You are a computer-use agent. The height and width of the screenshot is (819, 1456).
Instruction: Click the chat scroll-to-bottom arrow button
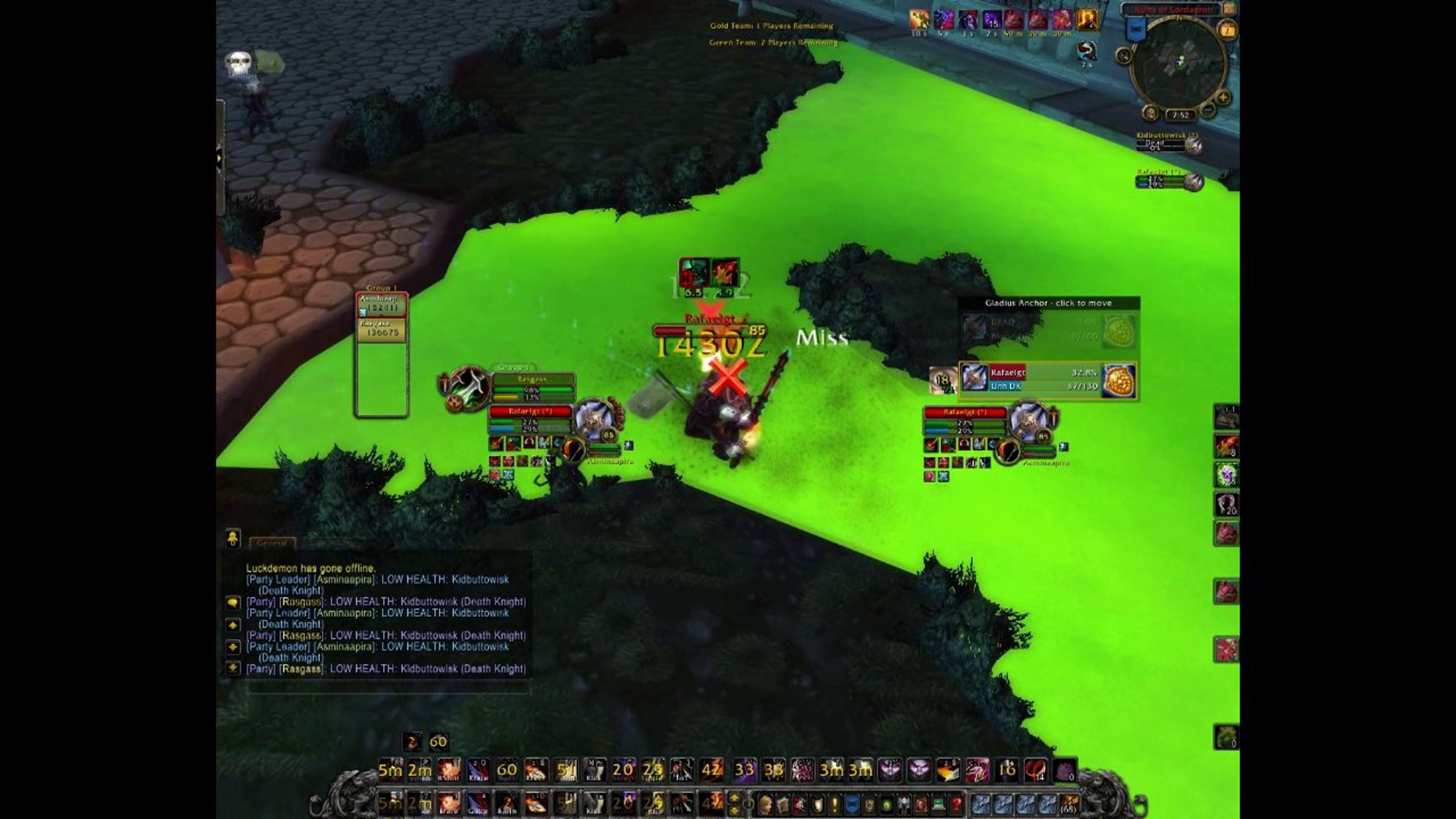click(233, 669)
